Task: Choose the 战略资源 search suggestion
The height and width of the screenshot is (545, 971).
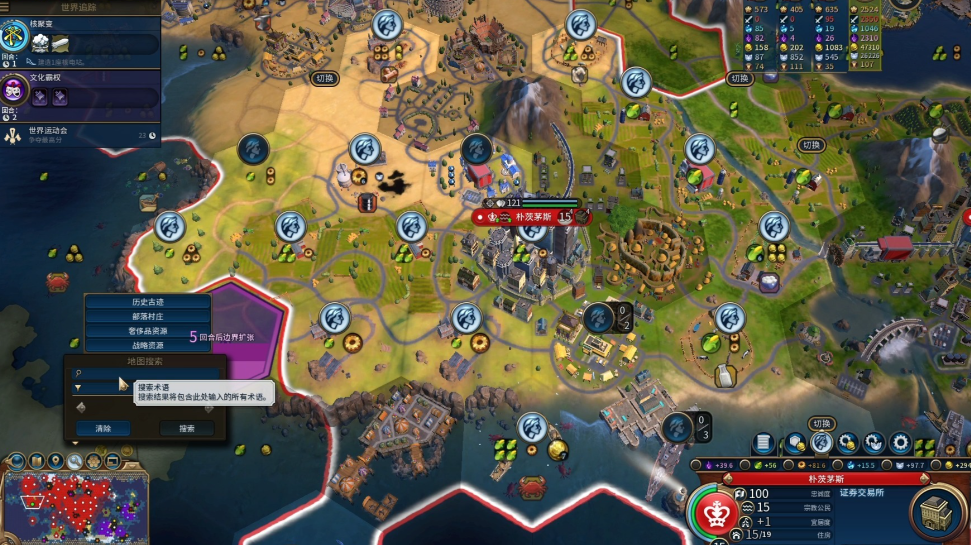Action: click(147, 345)
